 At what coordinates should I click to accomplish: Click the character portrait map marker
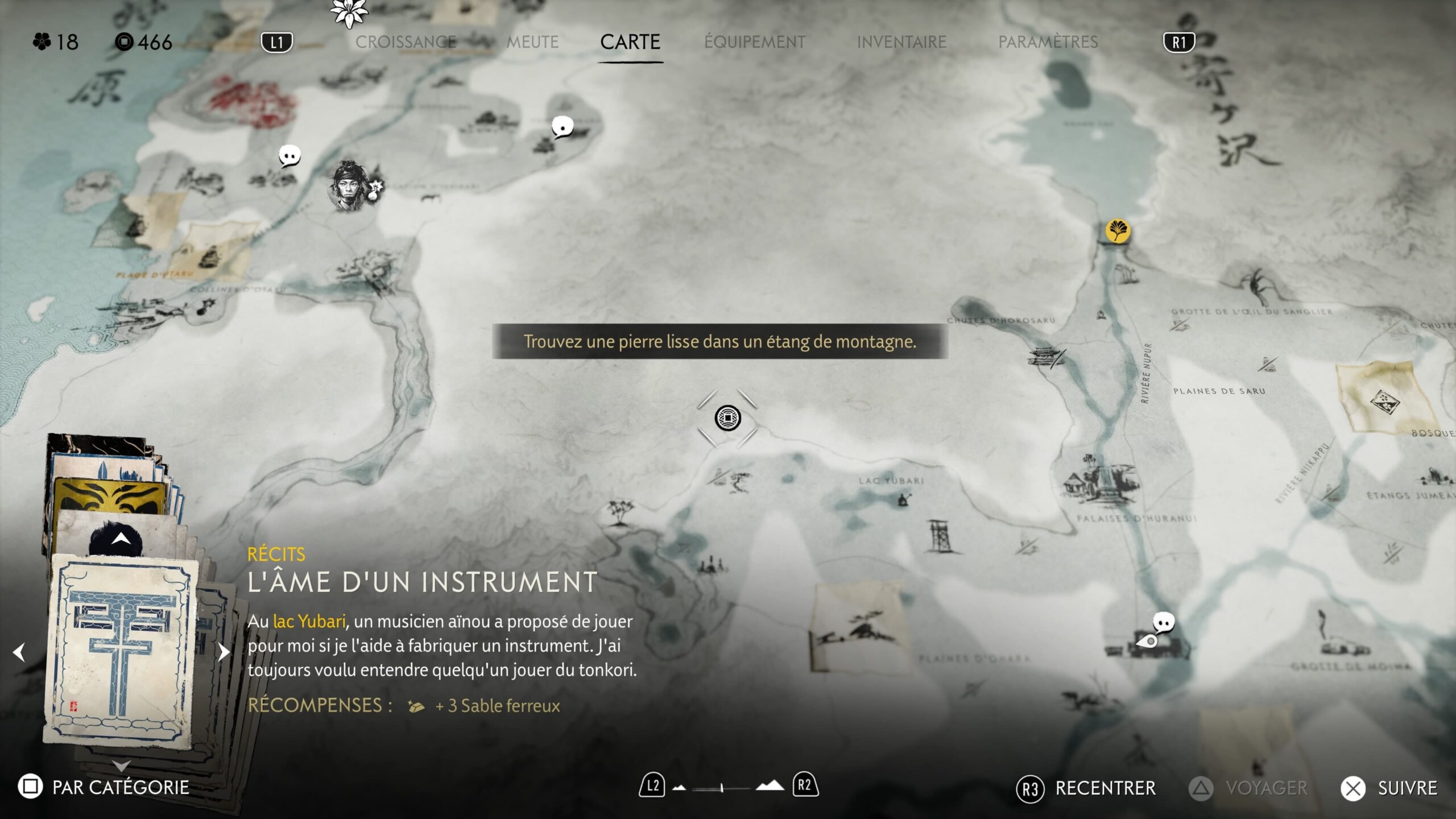pyautogui.click(x=348, y=186)
